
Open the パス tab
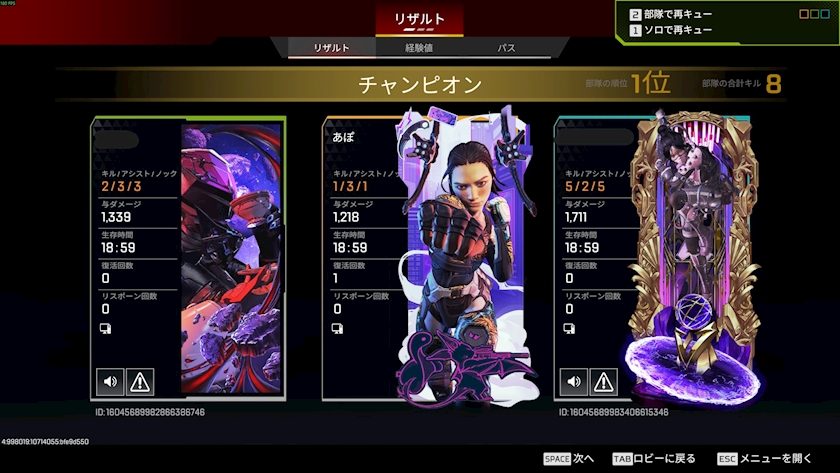pos(507,48)
